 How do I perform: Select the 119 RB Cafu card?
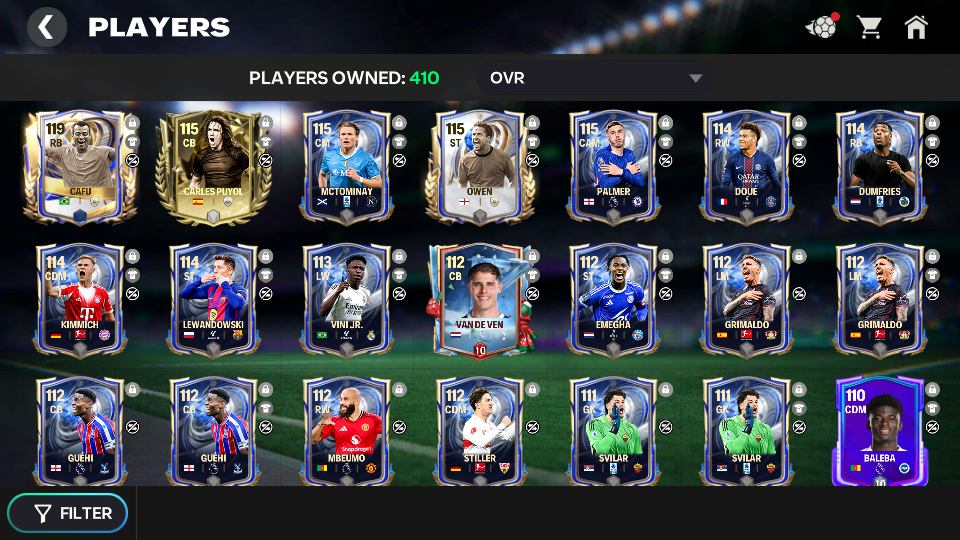click(80, 165)
